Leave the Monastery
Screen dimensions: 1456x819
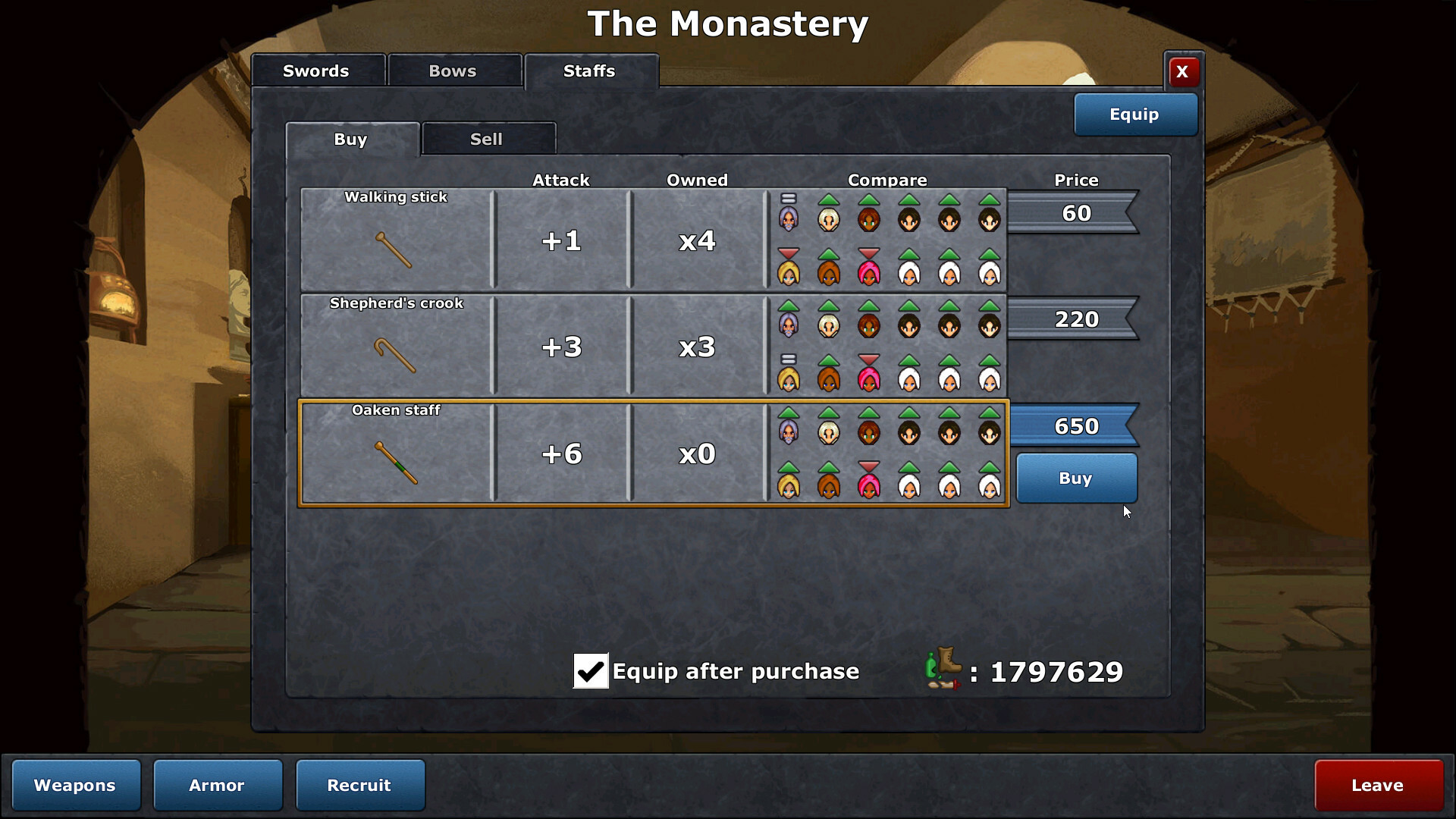(1378, 786)
